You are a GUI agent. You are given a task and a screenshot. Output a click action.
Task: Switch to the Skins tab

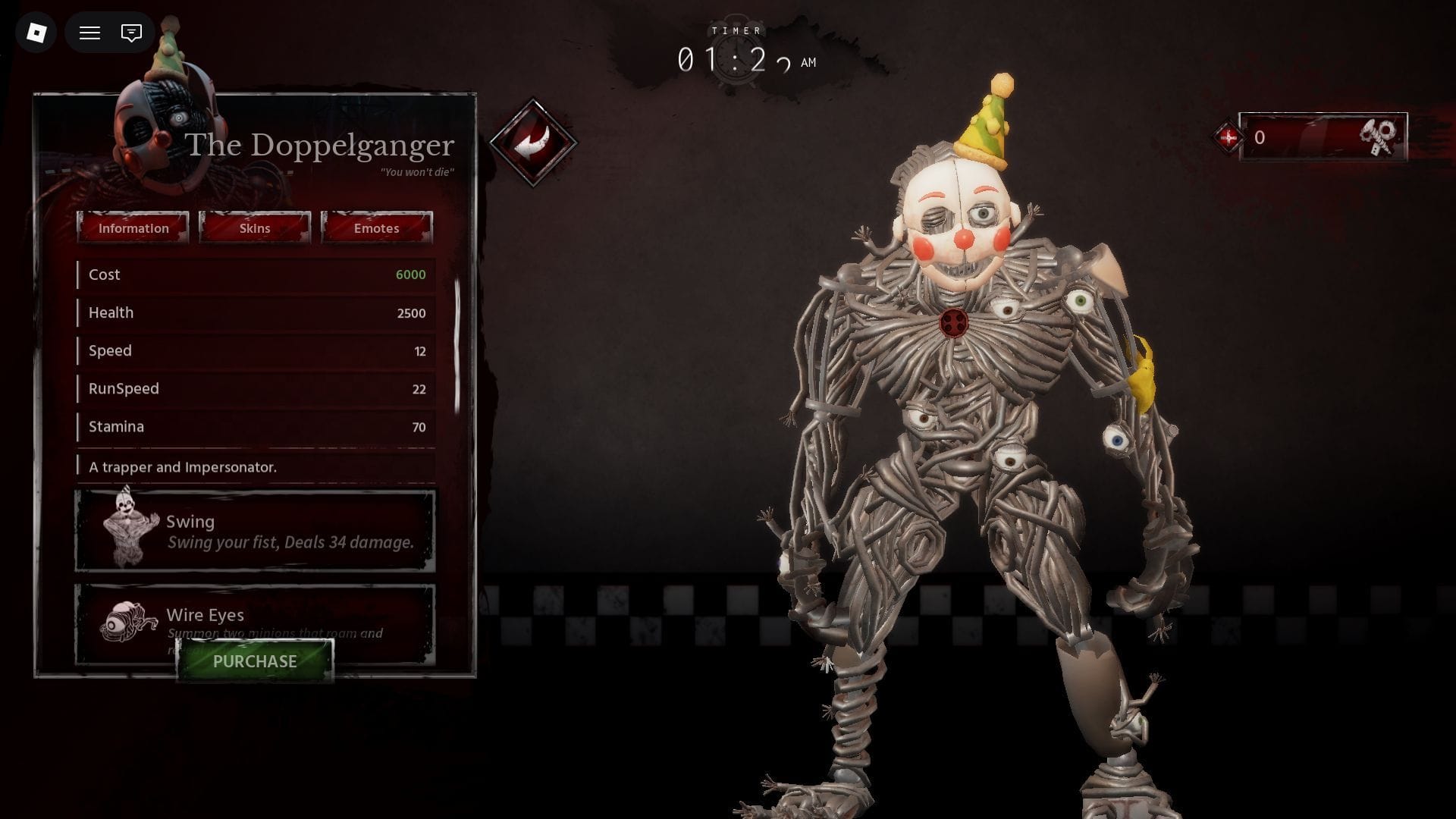click(255, 227)
